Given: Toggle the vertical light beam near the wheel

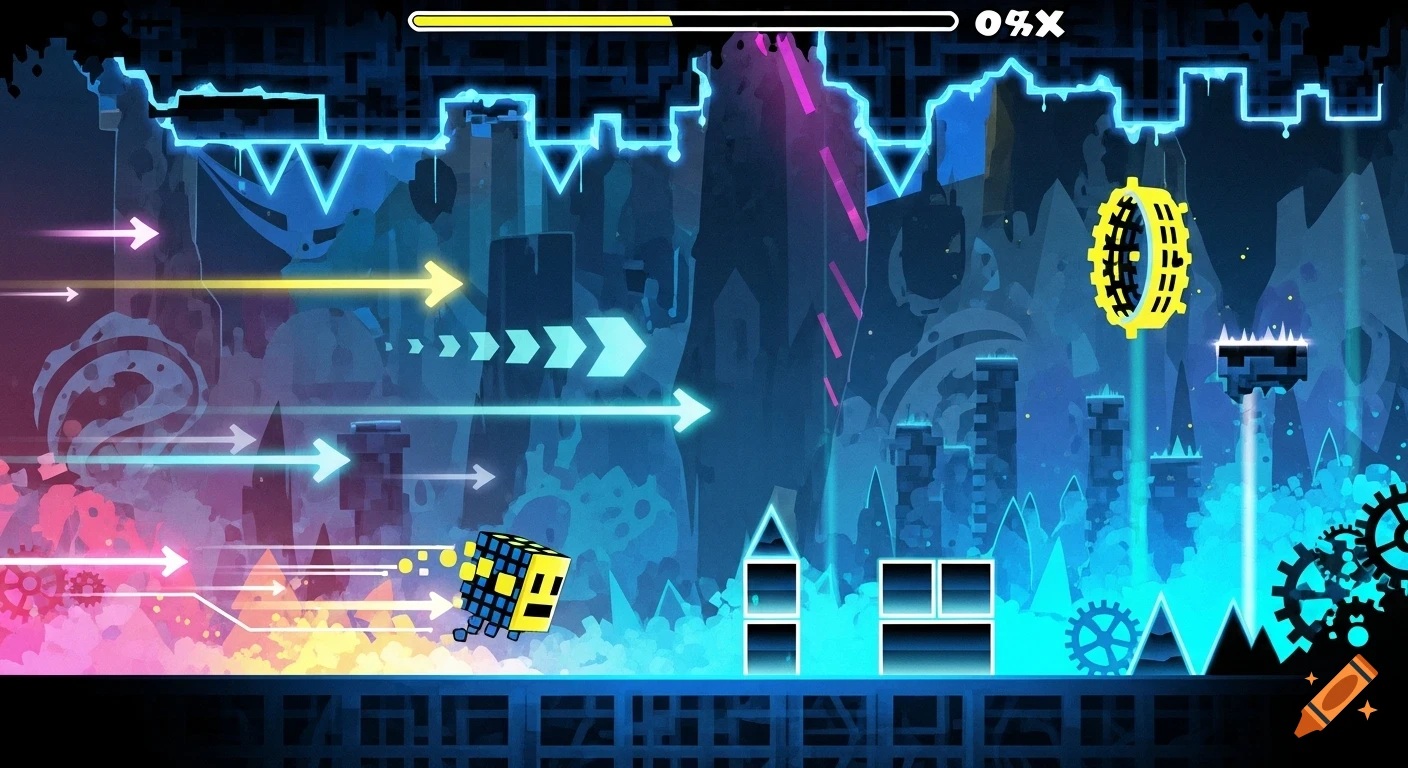Looking at the screenshot, I should pyautogui.click(x=1140, y=430).
